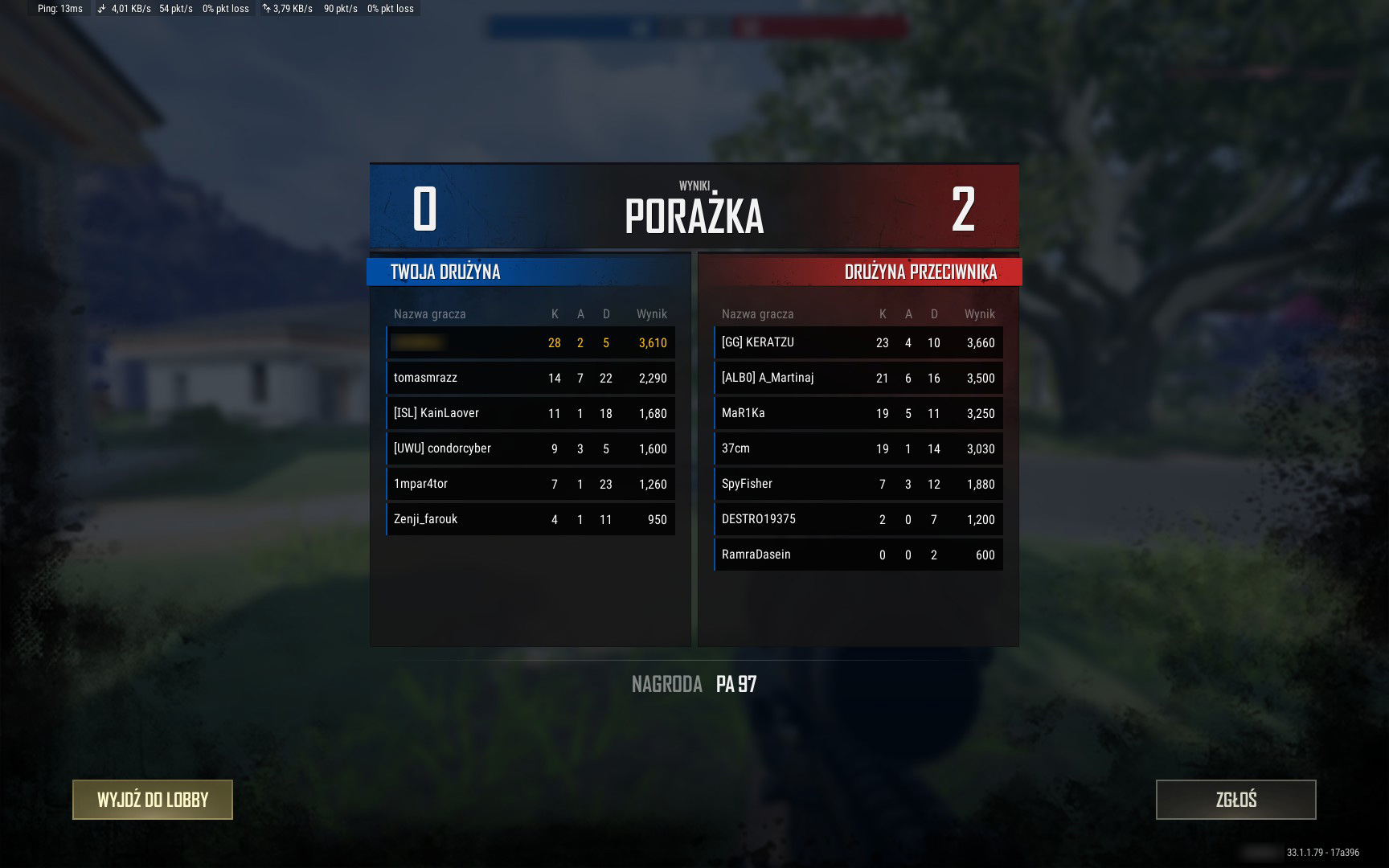Image resolution: width=1389 pixels, height=868 pixels.
Task: Select tomasmrazz player row
Action: pyautogui.click(x=531, y=378)
